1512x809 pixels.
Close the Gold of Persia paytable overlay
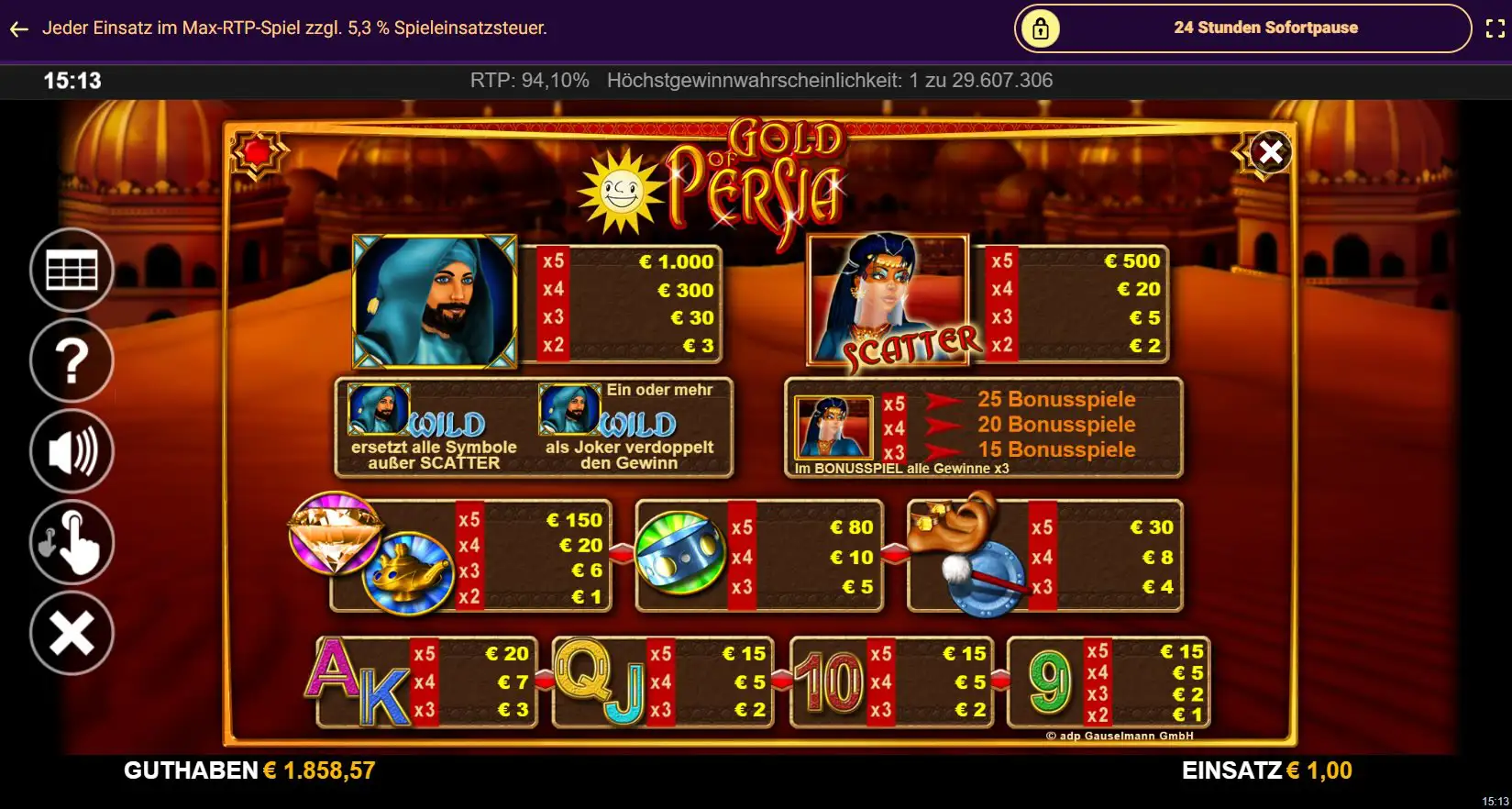coord(1270,152)
